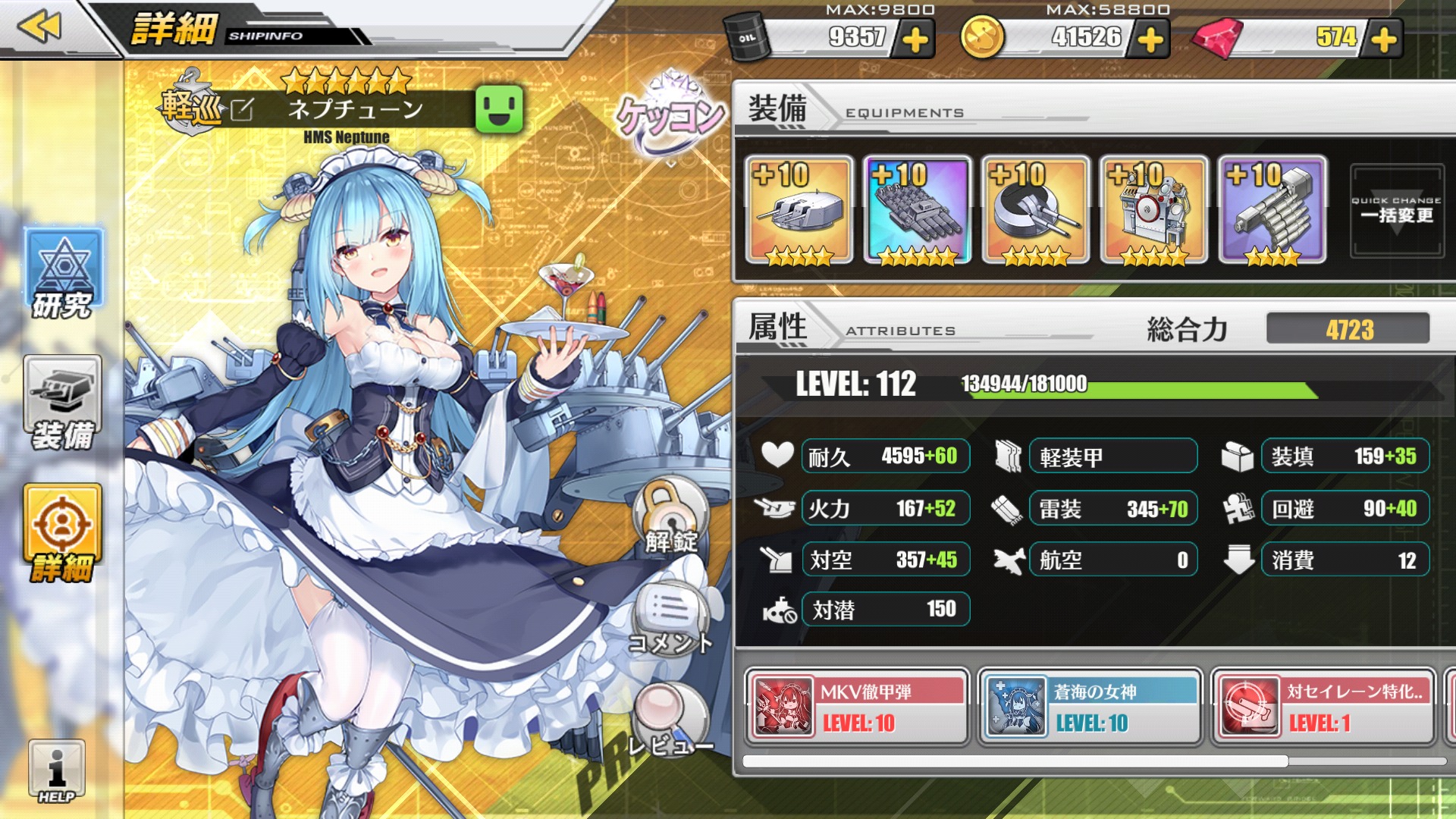Select the triple gun turret equipment slot
This screenshot has width=1456, height=819.
point(799,211)
